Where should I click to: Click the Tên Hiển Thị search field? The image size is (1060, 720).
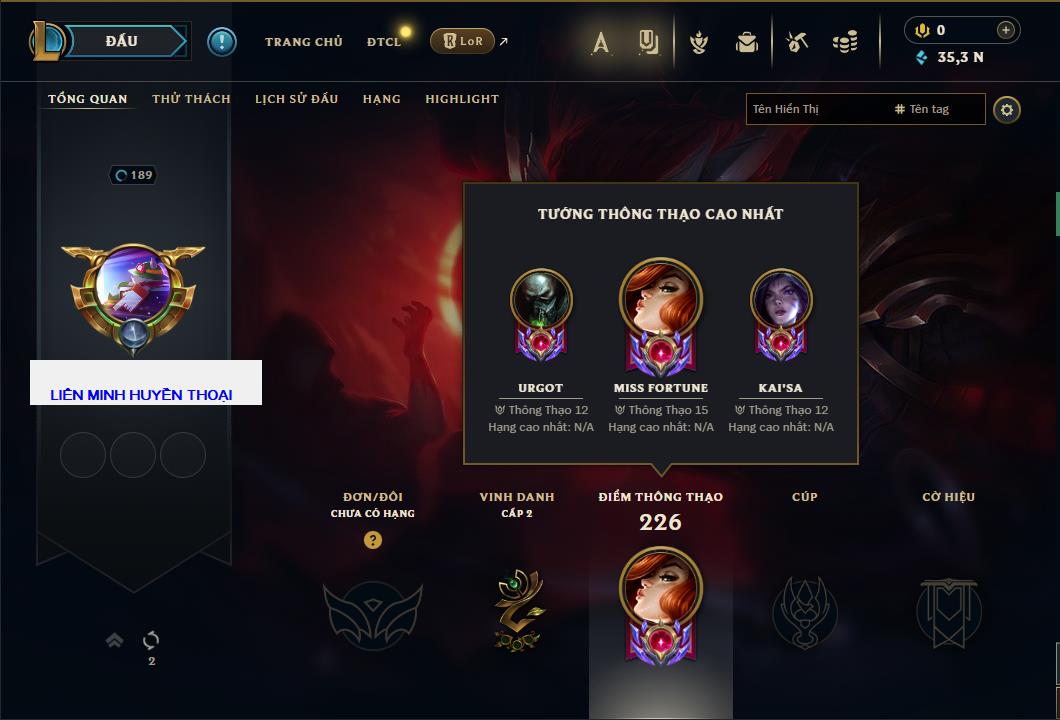tap(815, 109)
